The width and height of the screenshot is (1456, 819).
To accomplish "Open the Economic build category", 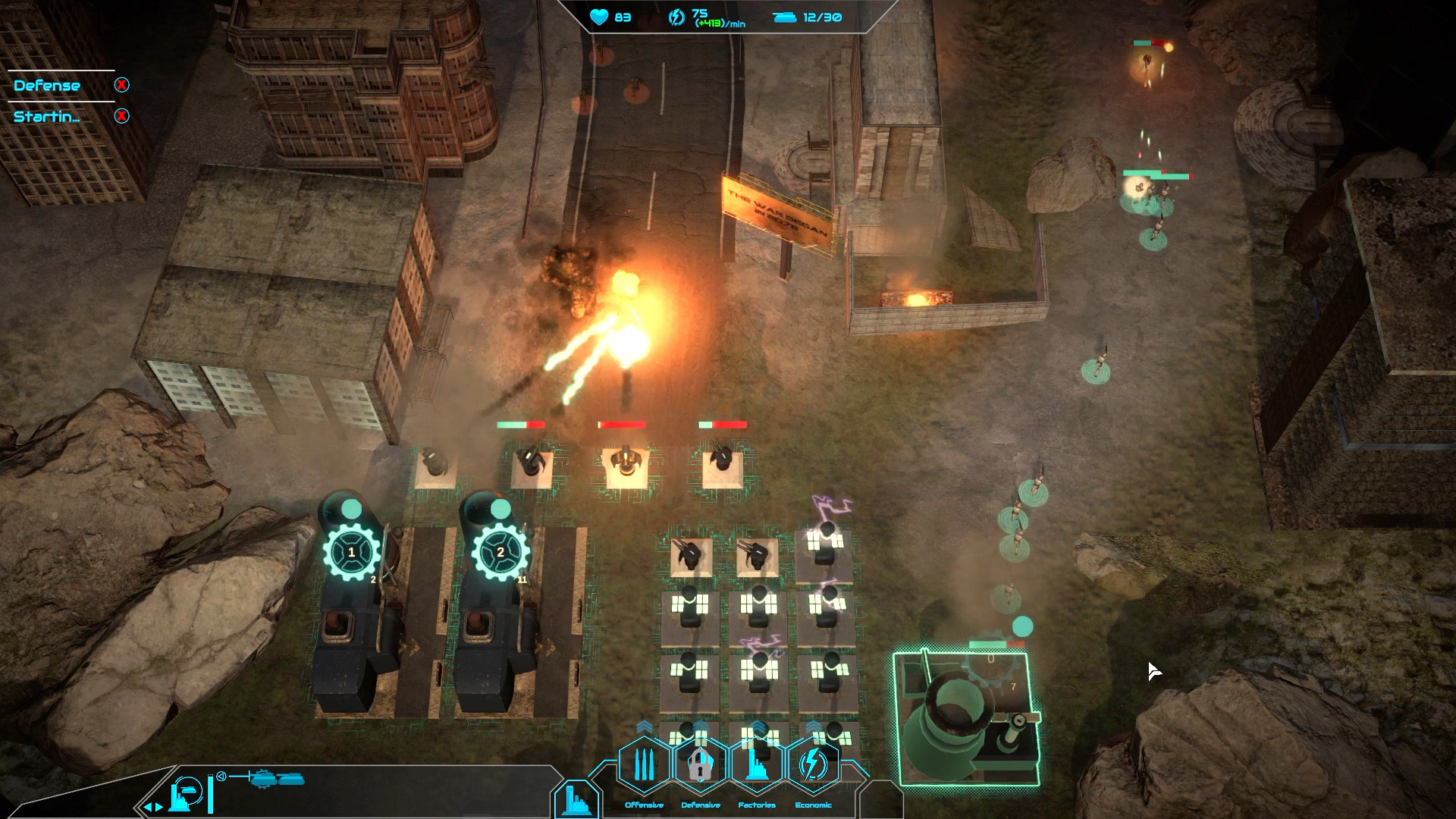I will click(x=813, y=764).
